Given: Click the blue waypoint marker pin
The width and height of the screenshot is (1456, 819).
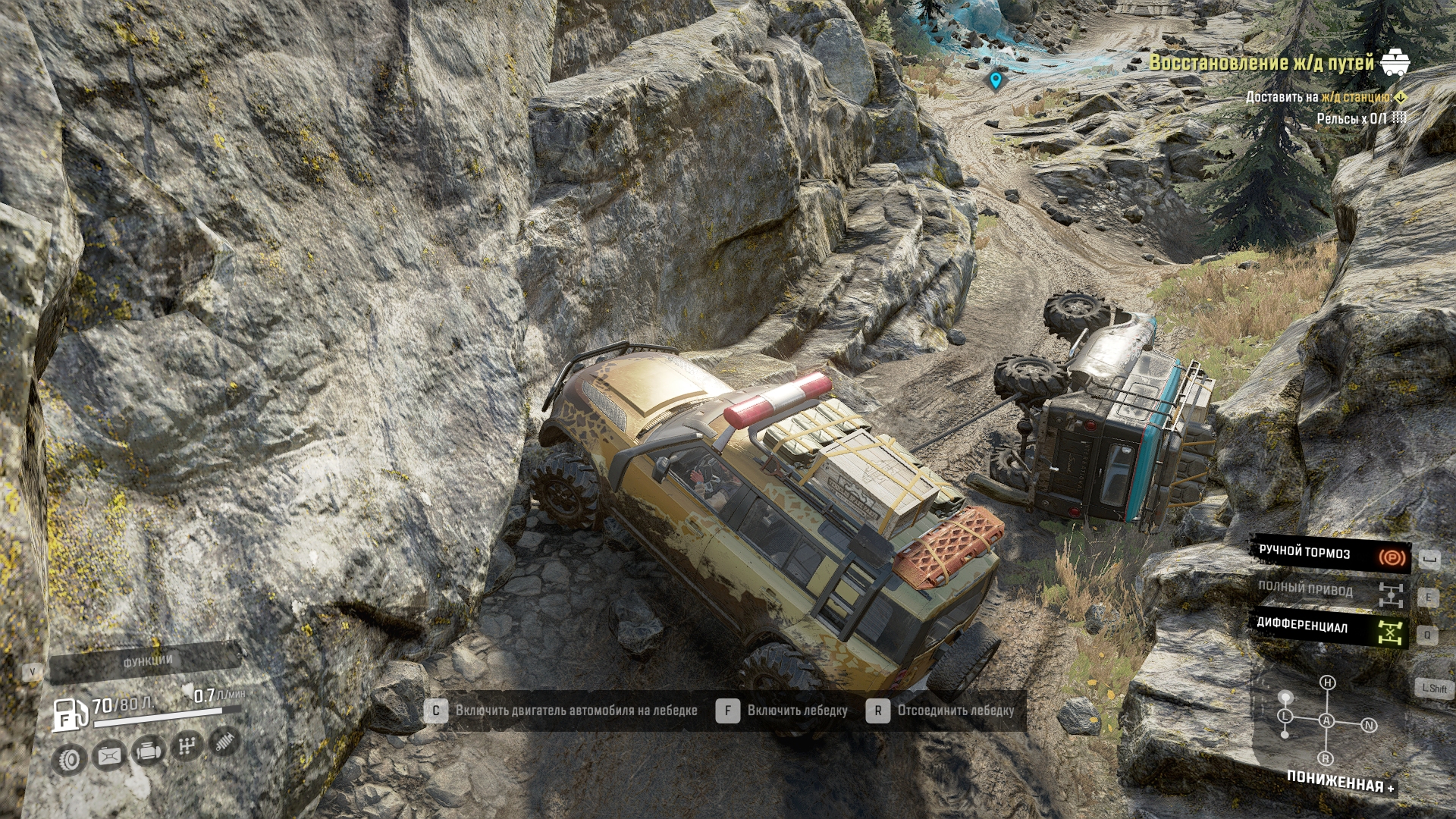Looking at the screenshot, I should point(996,80).
